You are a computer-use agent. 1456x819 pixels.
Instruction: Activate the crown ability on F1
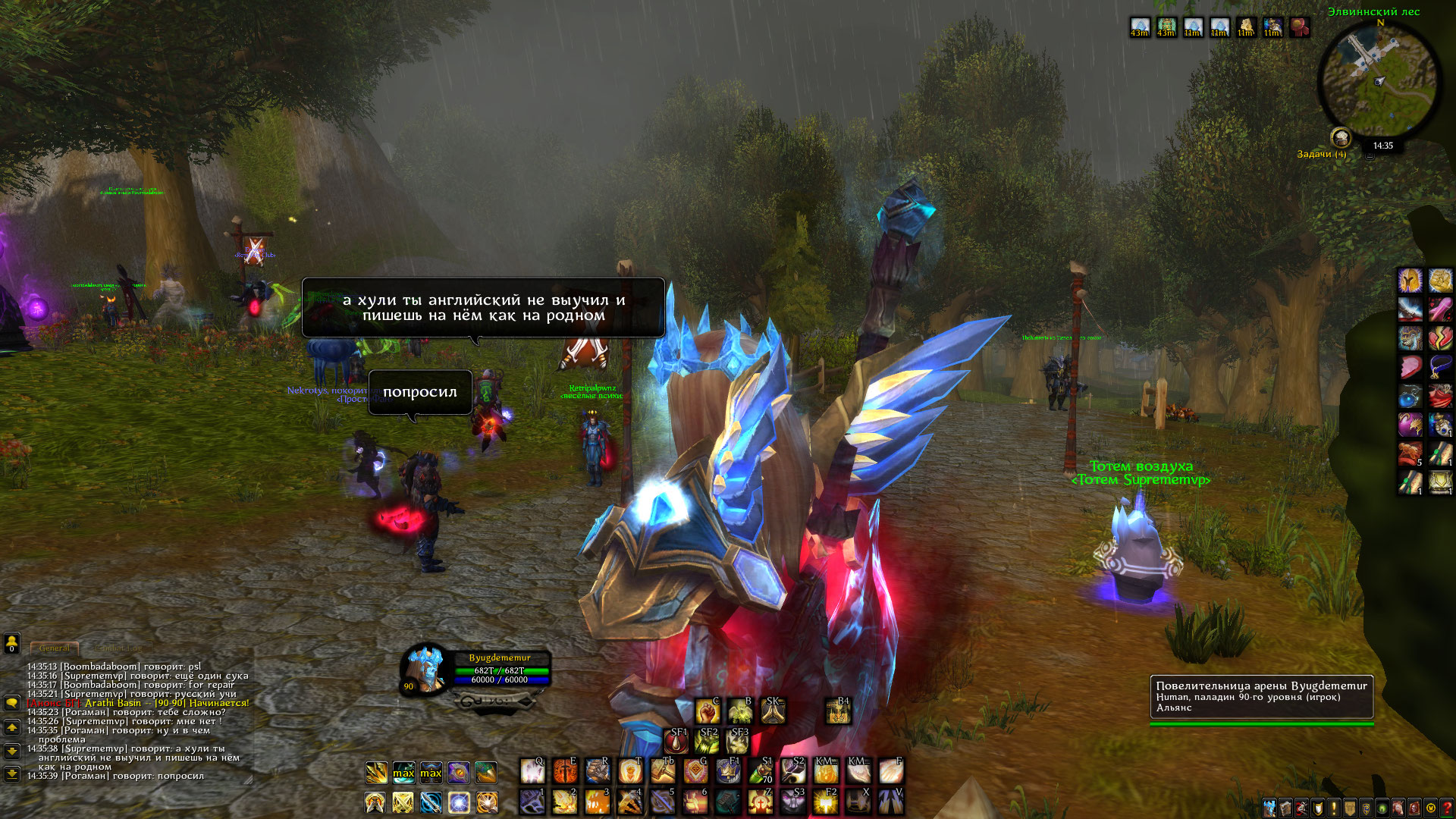[728, 772]
